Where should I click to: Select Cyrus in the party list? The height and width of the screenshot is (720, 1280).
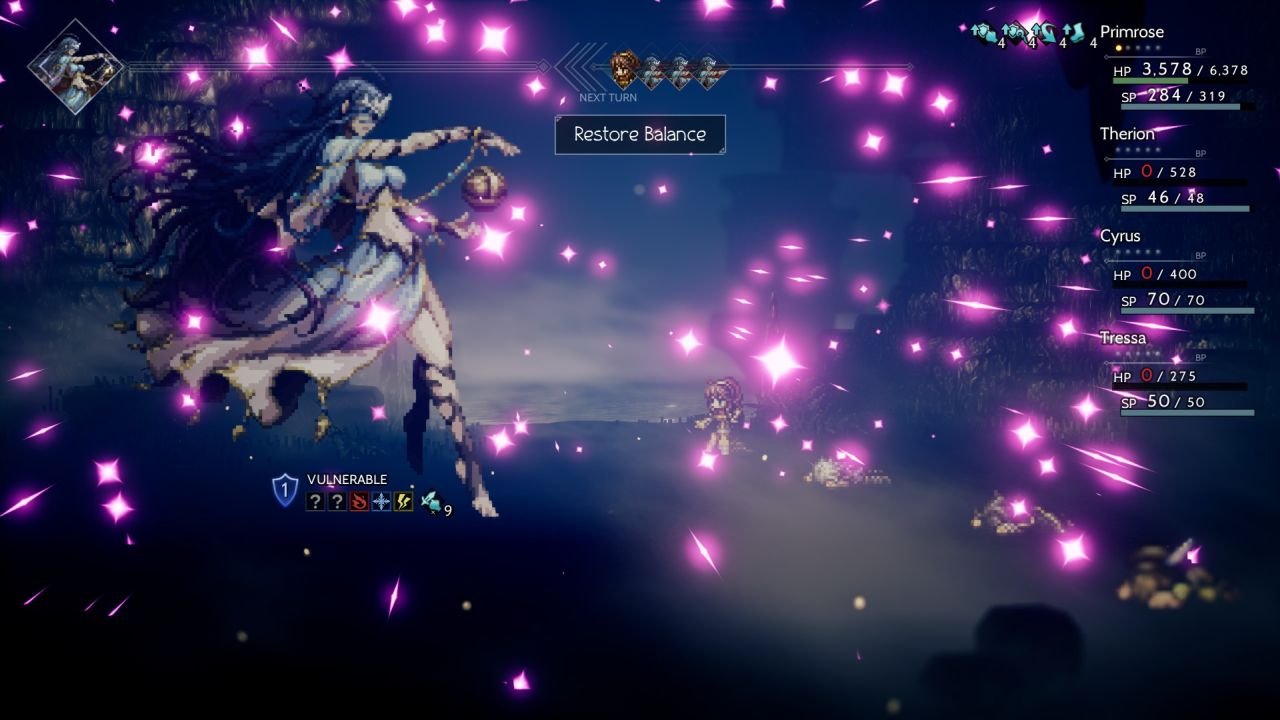(1120, 236)
